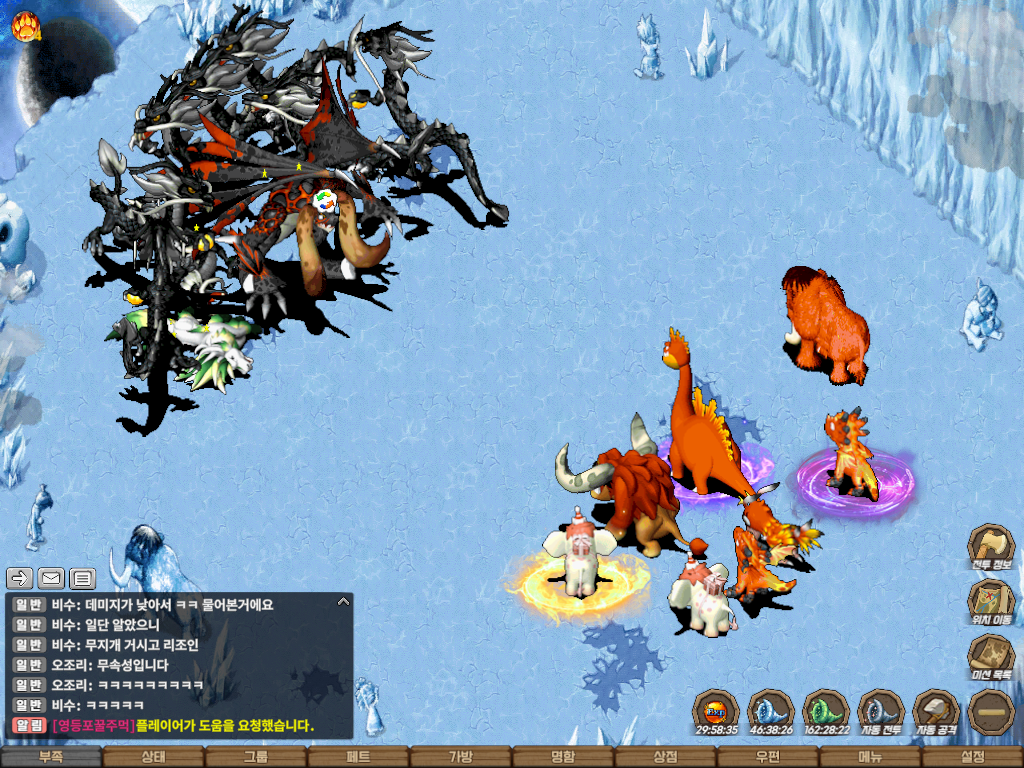
Task: Open the 가방 (bag) inventory
Action: point(460,757)
